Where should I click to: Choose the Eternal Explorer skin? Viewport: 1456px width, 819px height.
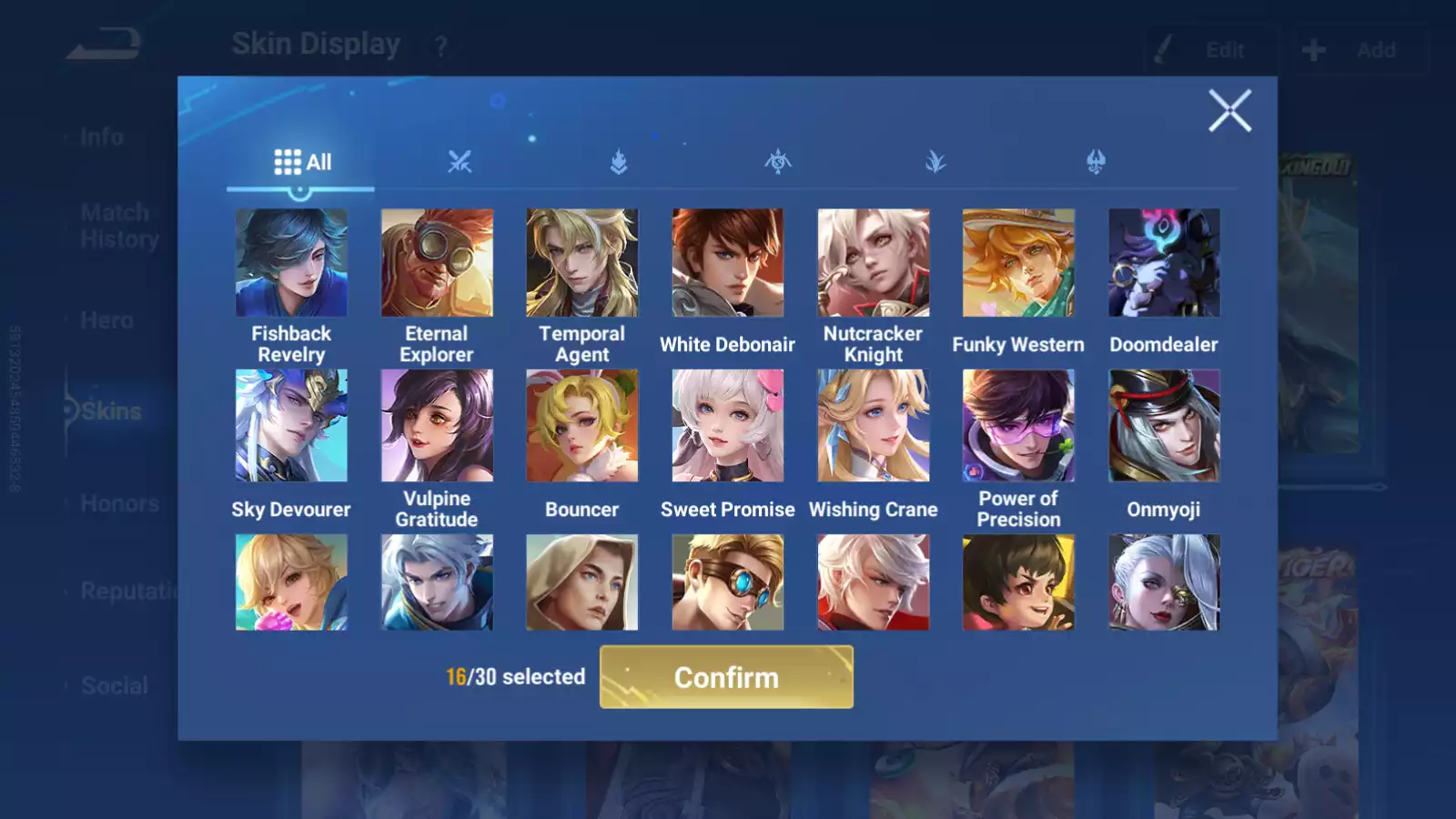tap(437, 263)
